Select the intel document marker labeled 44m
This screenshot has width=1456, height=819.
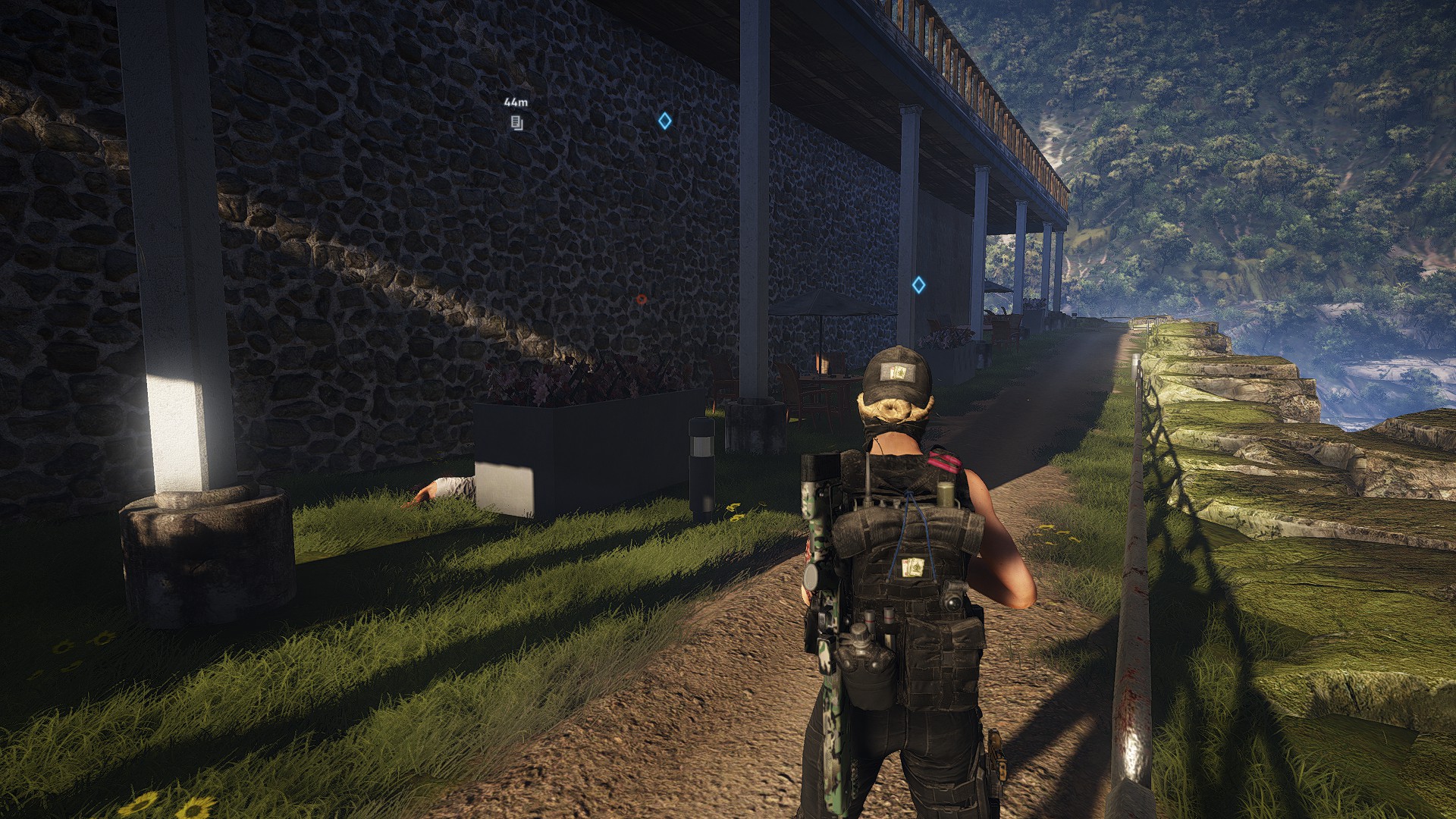point(516,123)
